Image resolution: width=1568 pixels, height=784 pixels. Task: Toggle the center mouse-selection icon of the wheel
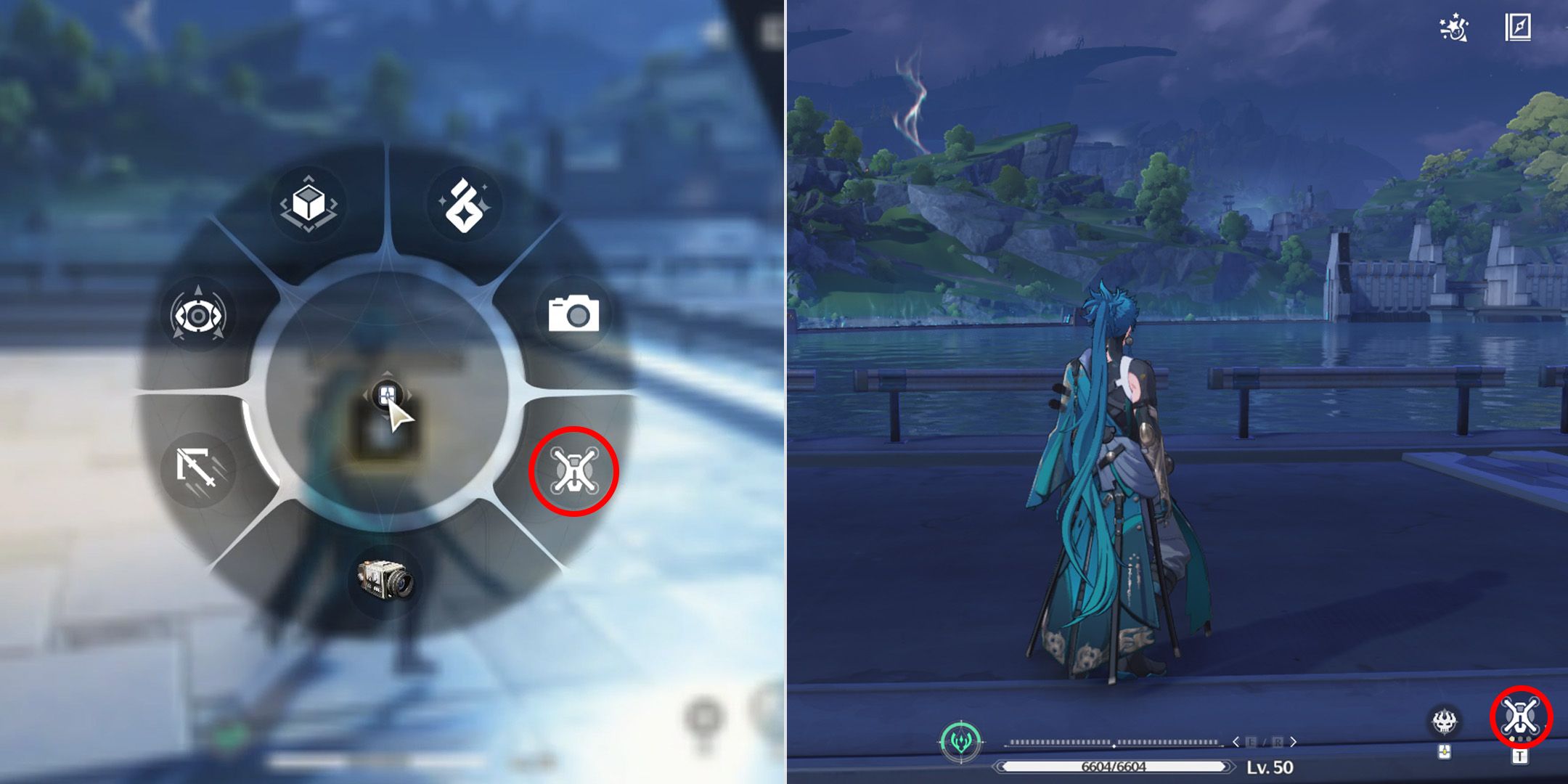click(387, 394)
